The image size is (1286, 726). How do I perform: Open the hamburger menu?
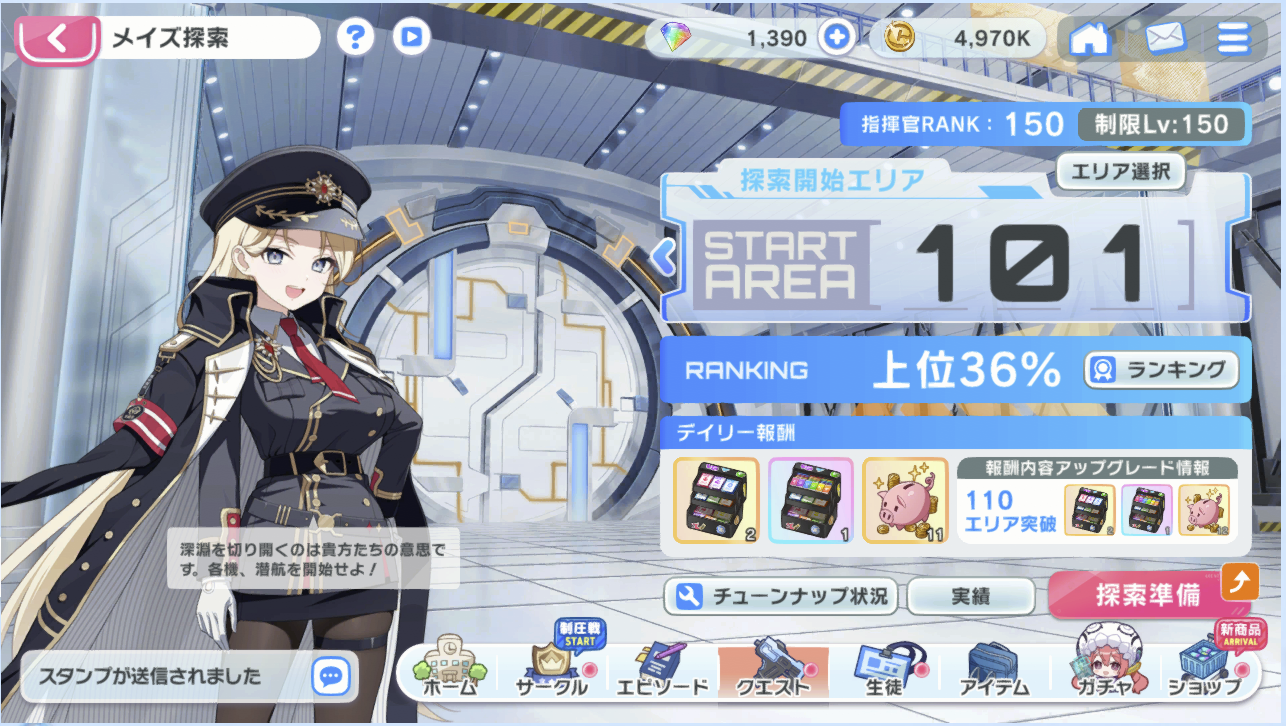click(1233, 38)
